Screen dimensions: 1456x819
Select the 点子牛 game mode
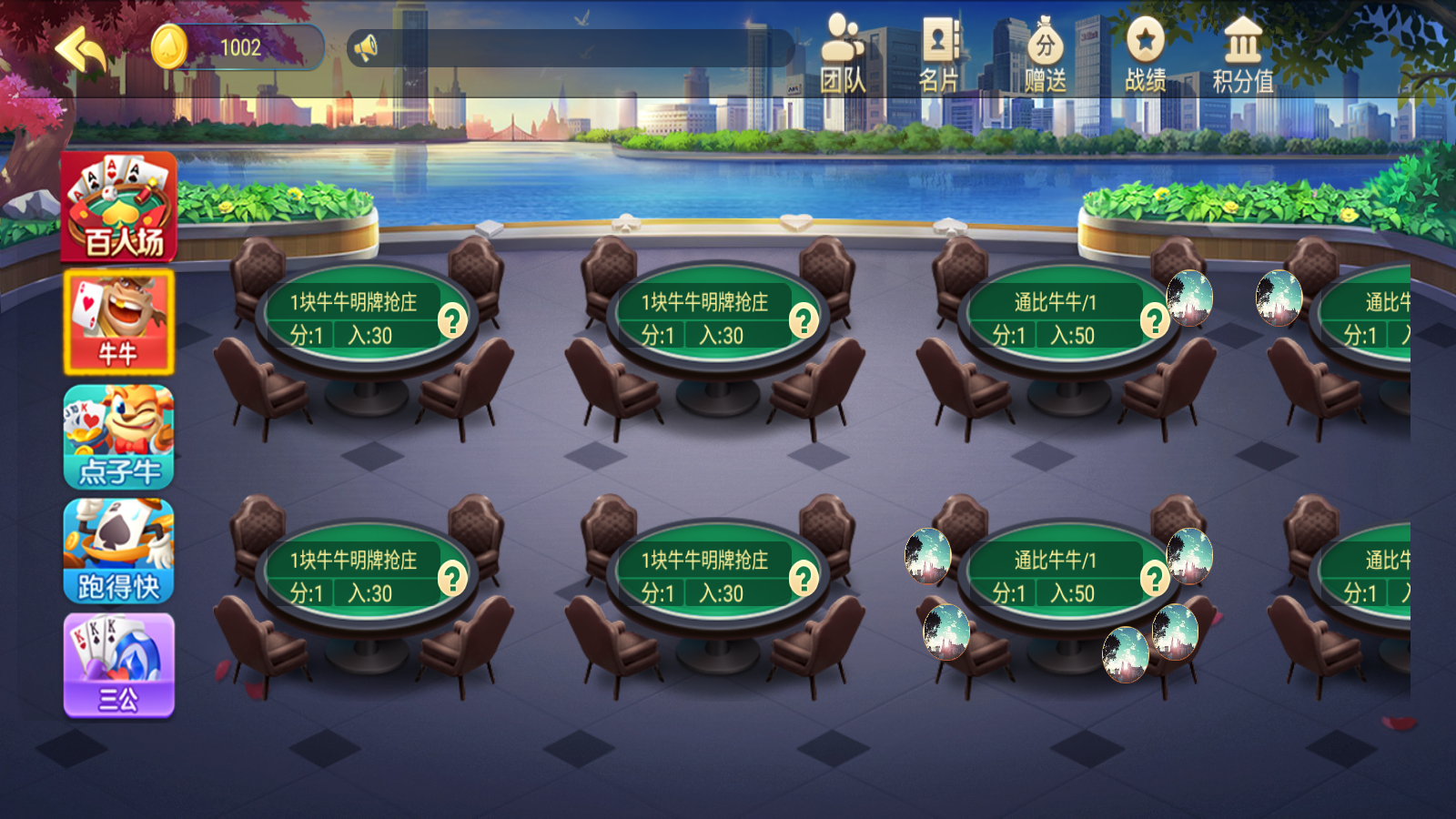pyautogui.click(x=118, y=437)
